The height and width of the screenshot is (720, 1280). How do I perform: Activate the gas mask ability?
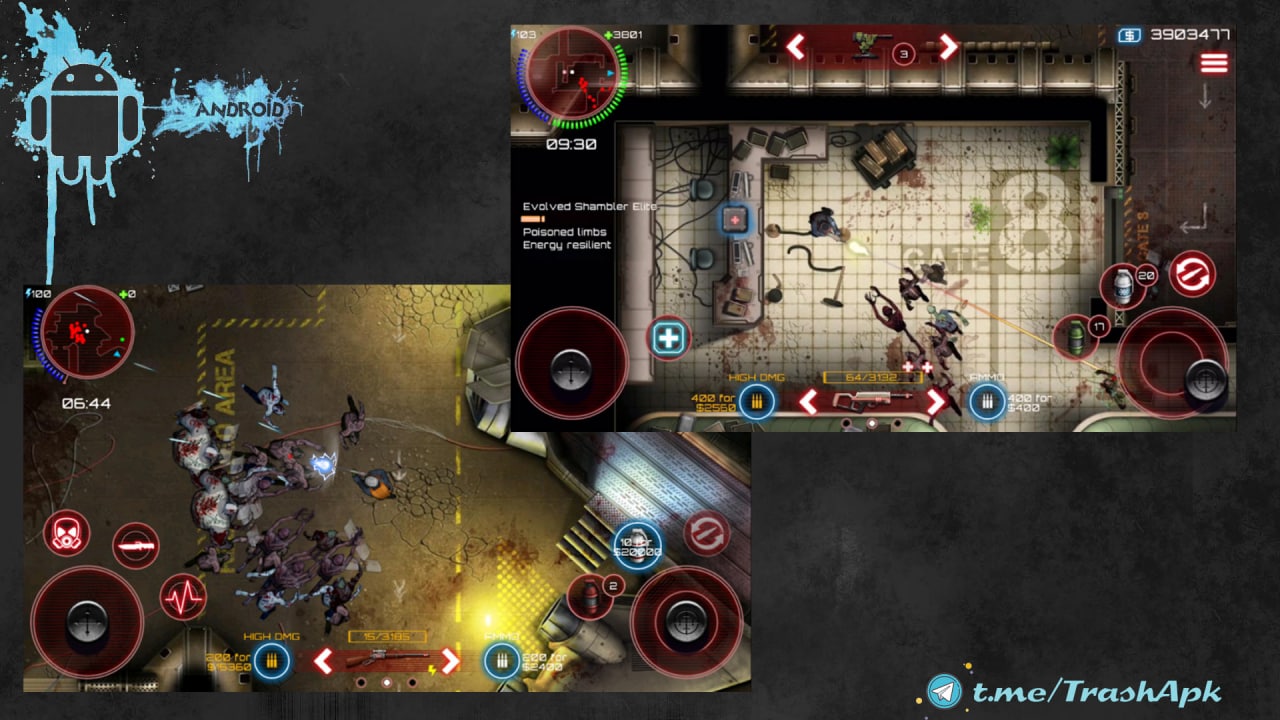pos(67,532)
